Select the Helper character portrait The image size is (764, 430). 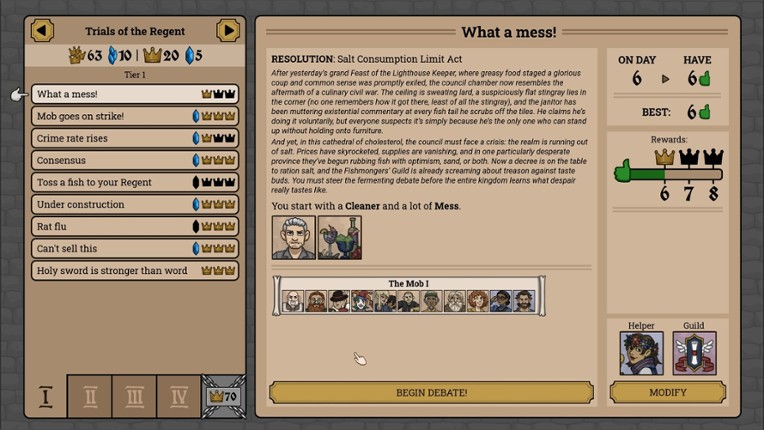click(x=641, y=353)
